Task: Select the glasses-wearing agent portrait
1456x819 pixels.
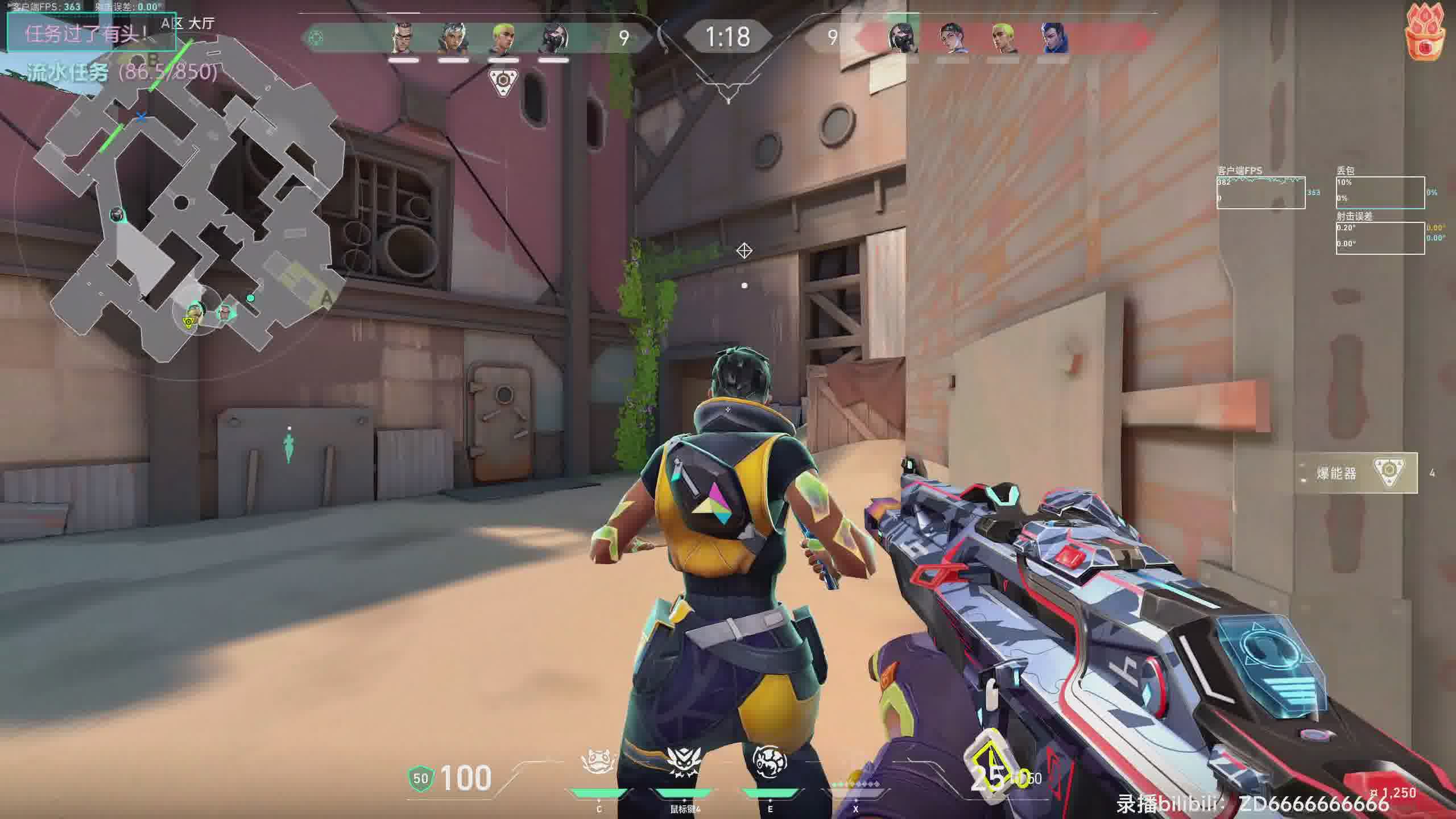Action: point(403,38)
